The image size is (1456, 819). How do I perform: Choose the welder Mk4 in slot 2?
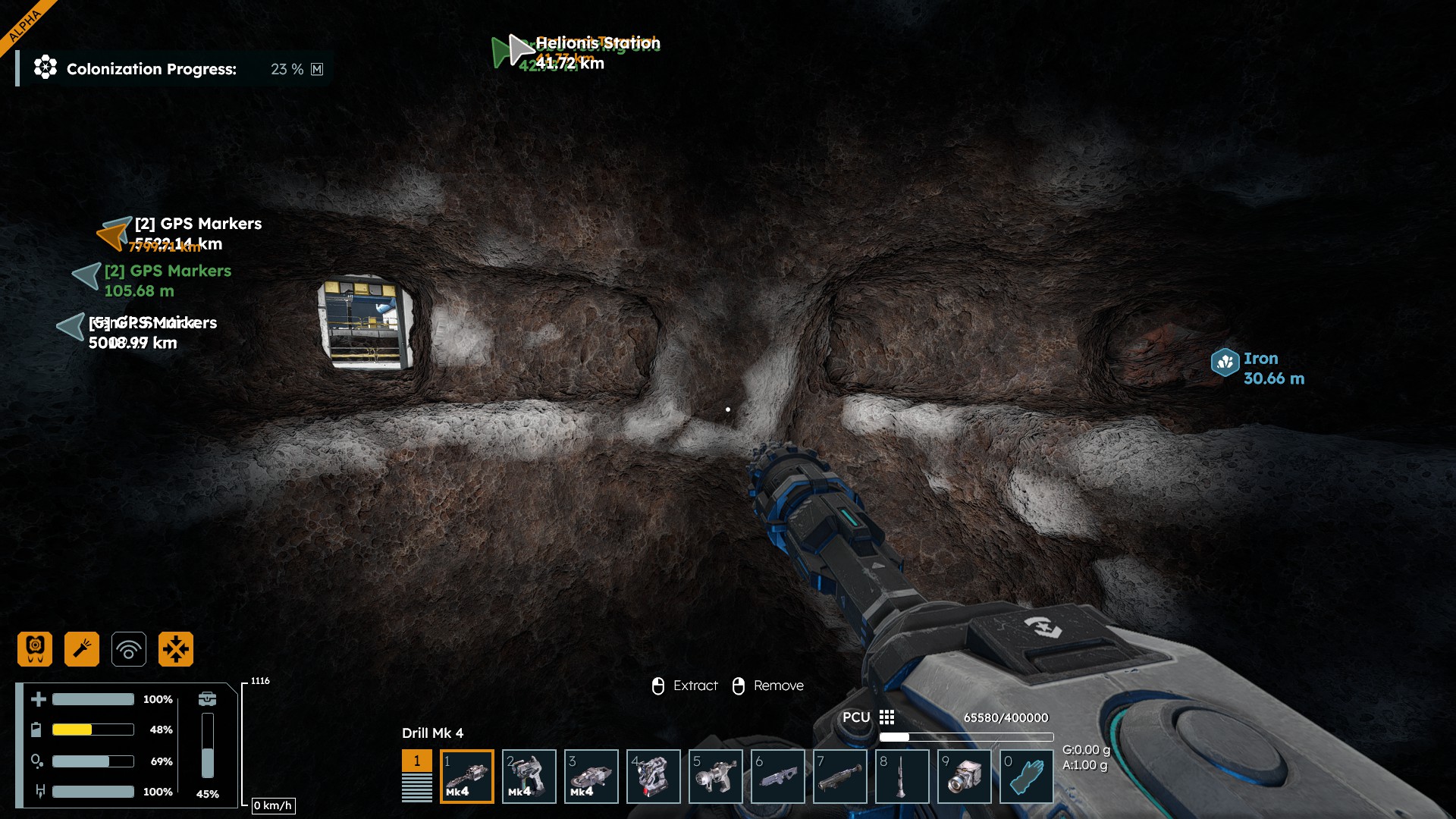click(x=529, y=776)
